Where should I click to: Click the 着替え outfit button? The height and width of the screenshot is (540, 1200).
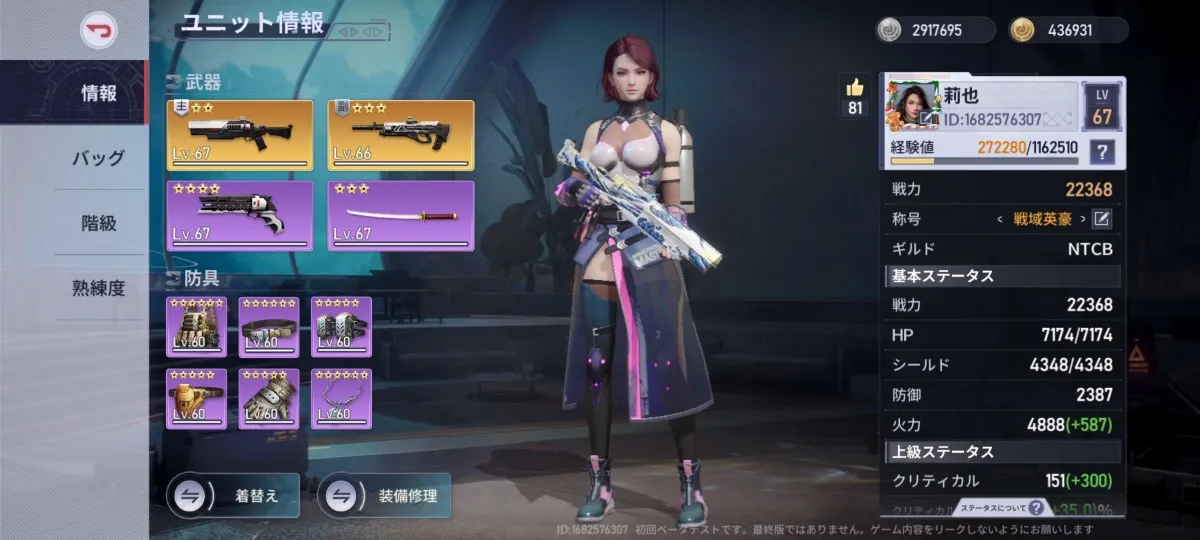(x=233, y=495)
